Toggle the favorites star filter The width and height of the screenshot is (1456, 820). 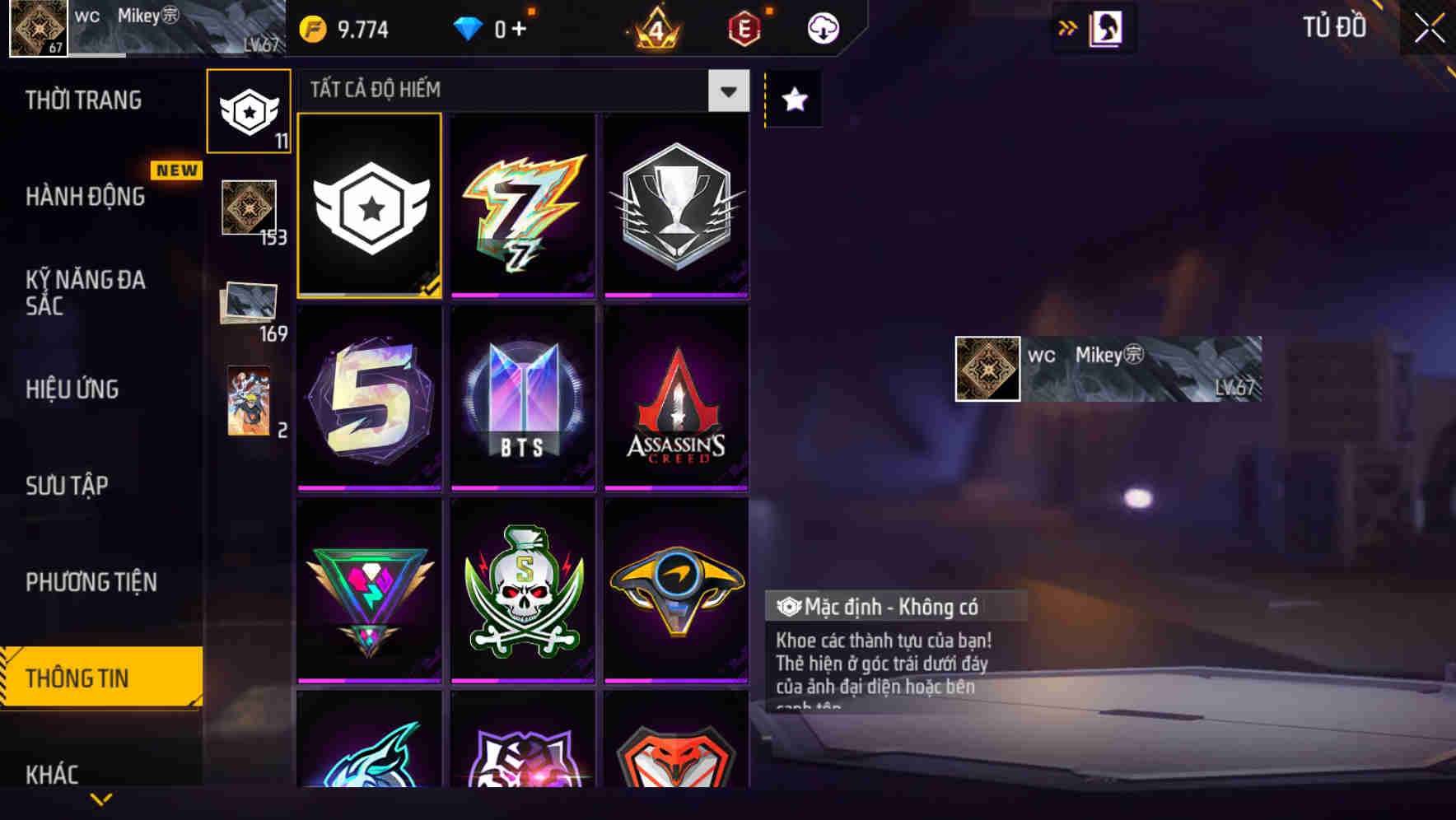[x=793, y=100]
